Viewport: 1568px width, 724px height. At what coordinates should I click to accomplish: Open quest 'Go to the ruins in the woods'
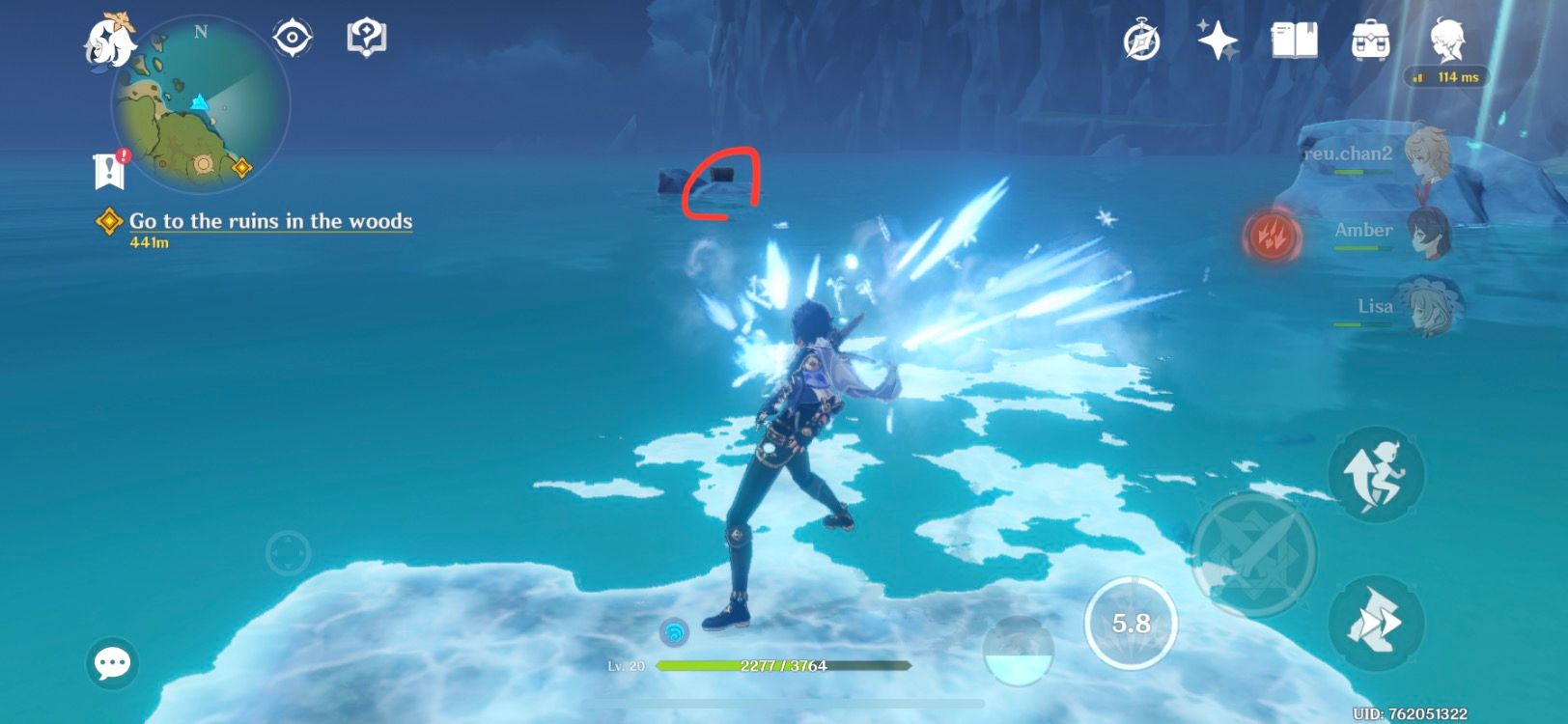tap(270, 222)
